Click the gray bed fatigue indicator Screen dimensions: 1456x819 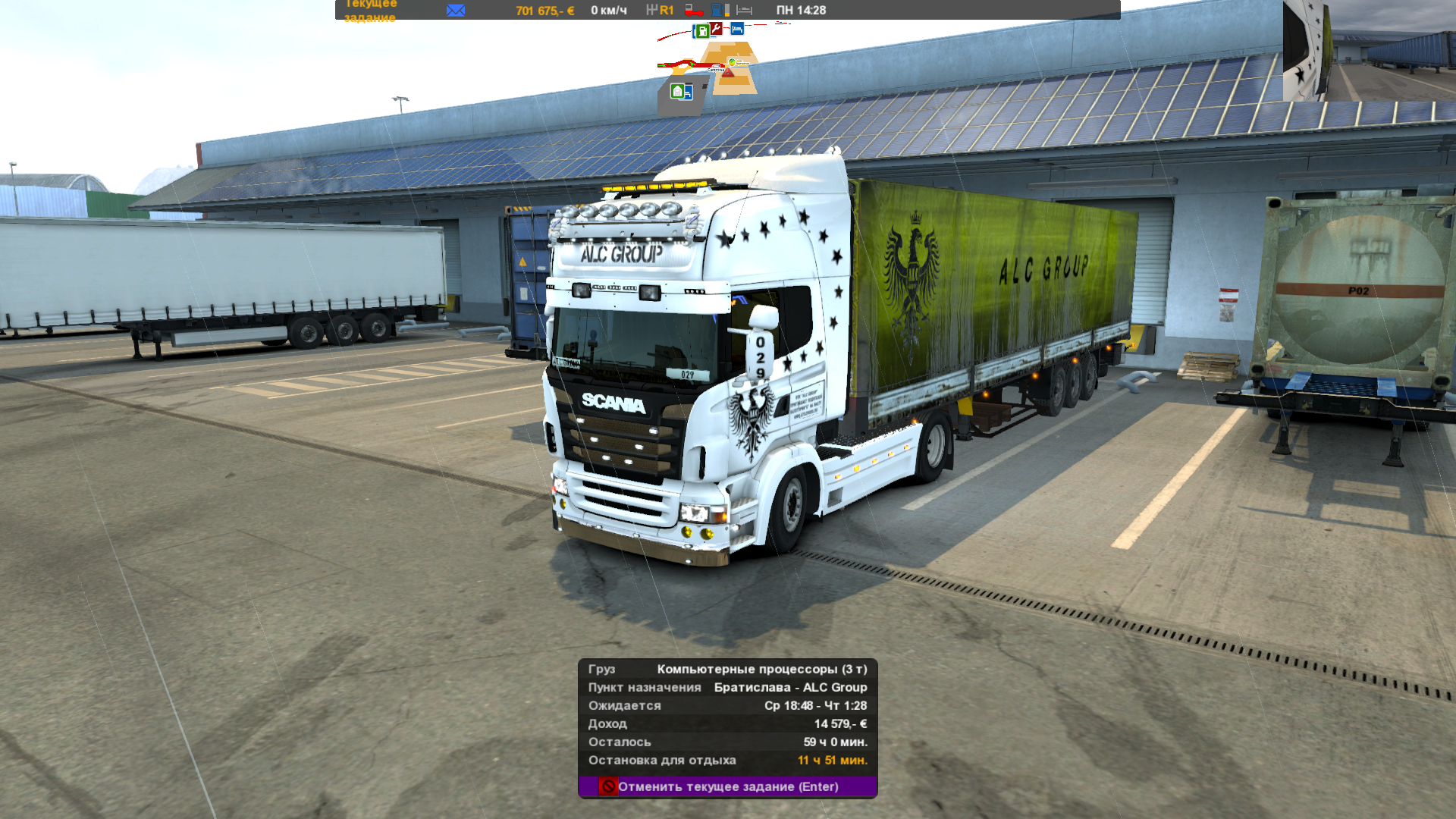745,10
